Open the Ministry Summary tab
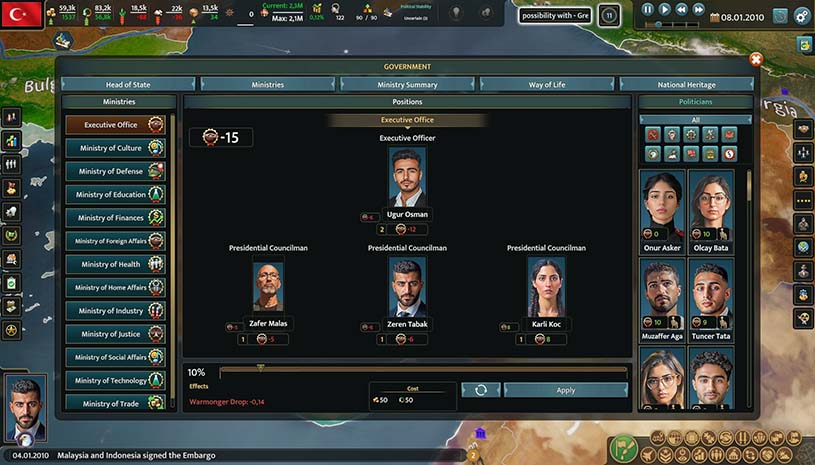This screenshot has height=465, width=815. pos(407,85)
